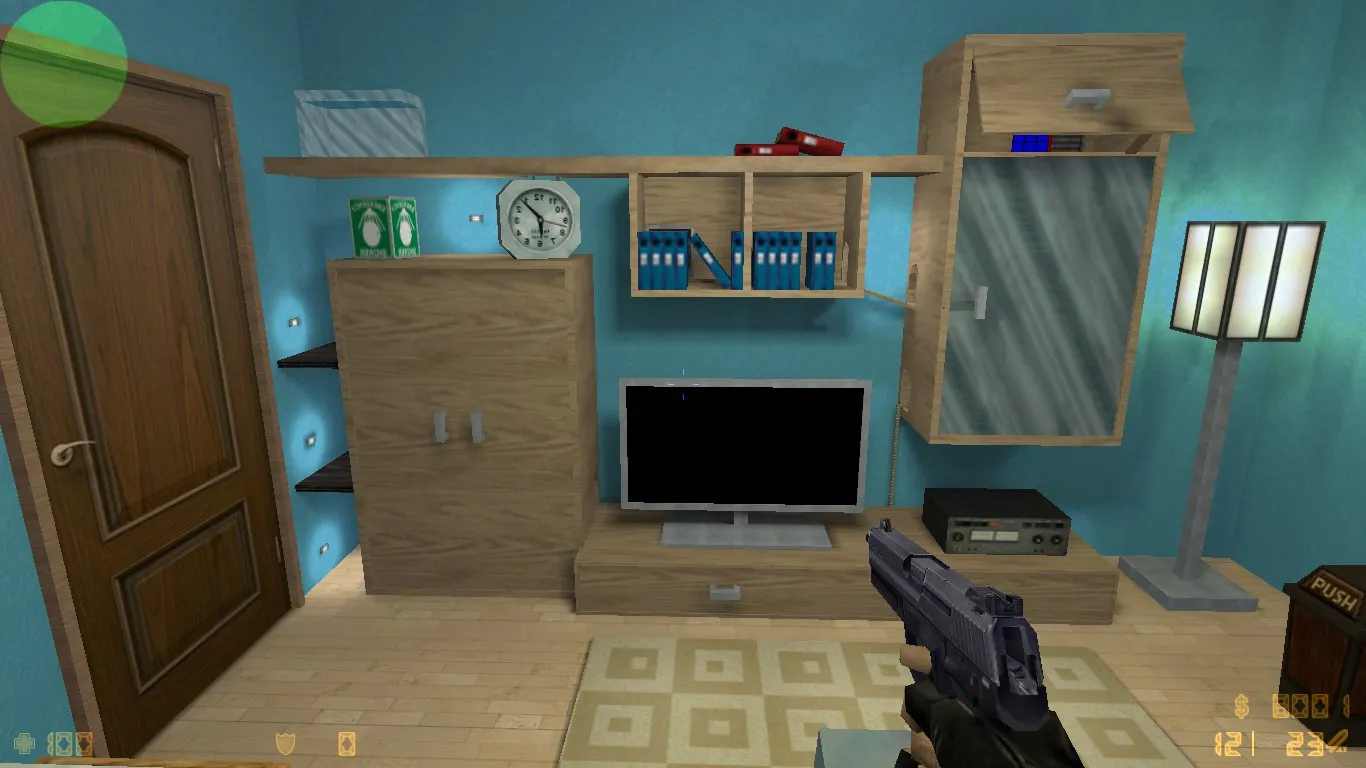Toggle the TV screen power
The width and height of the screenshot is (1366, 768).
point(745,445)
